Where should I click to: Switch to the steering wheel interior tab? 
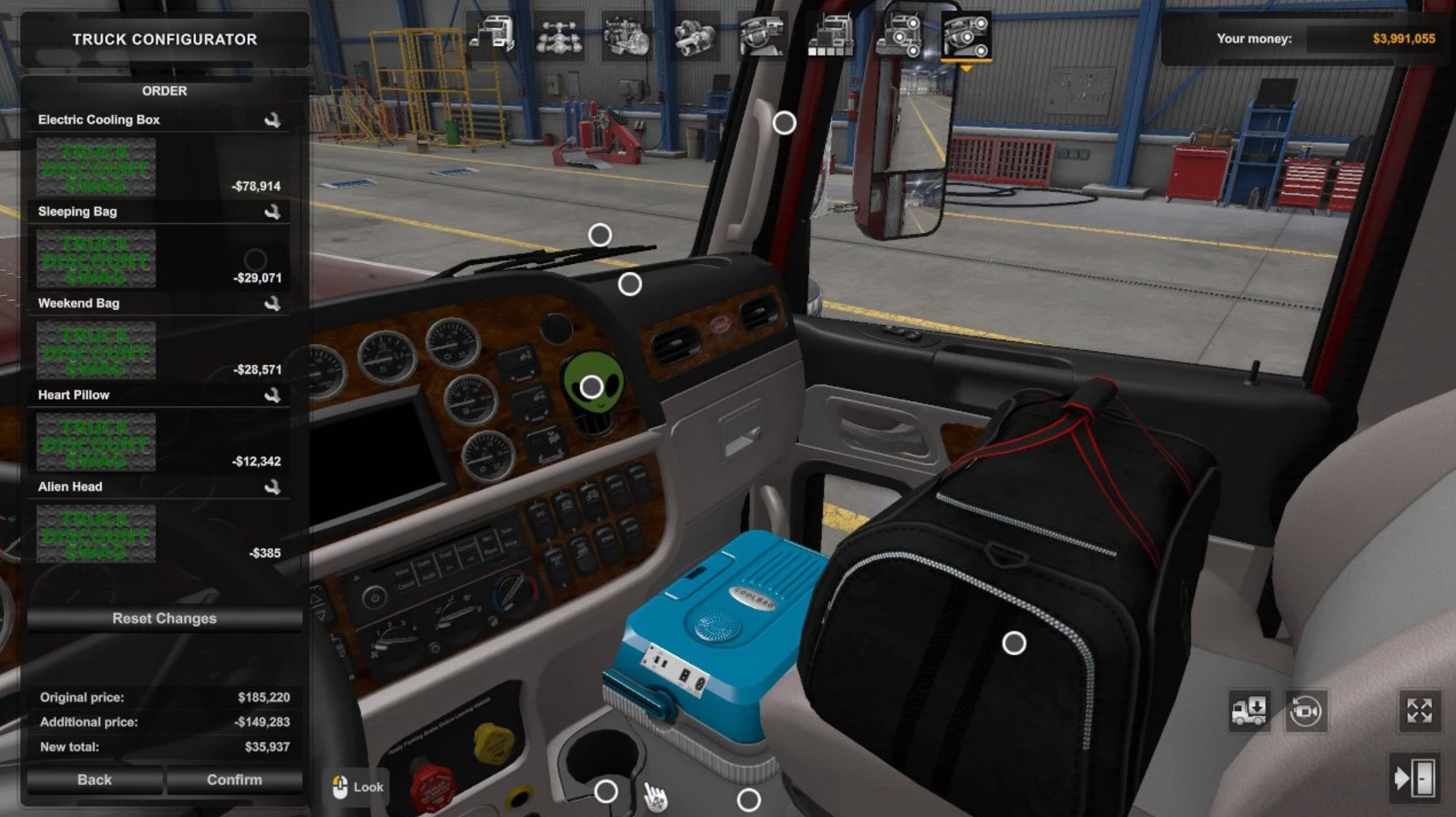point(762,37)
